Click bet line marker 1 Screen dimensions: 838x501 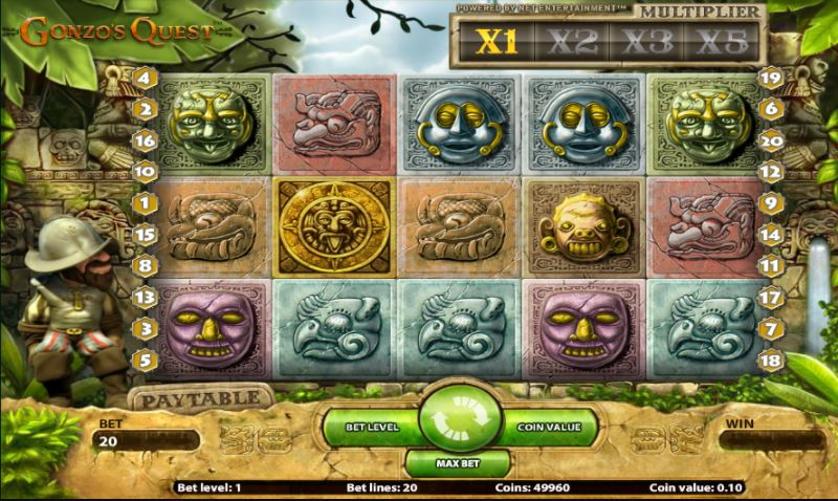[144, 204]
